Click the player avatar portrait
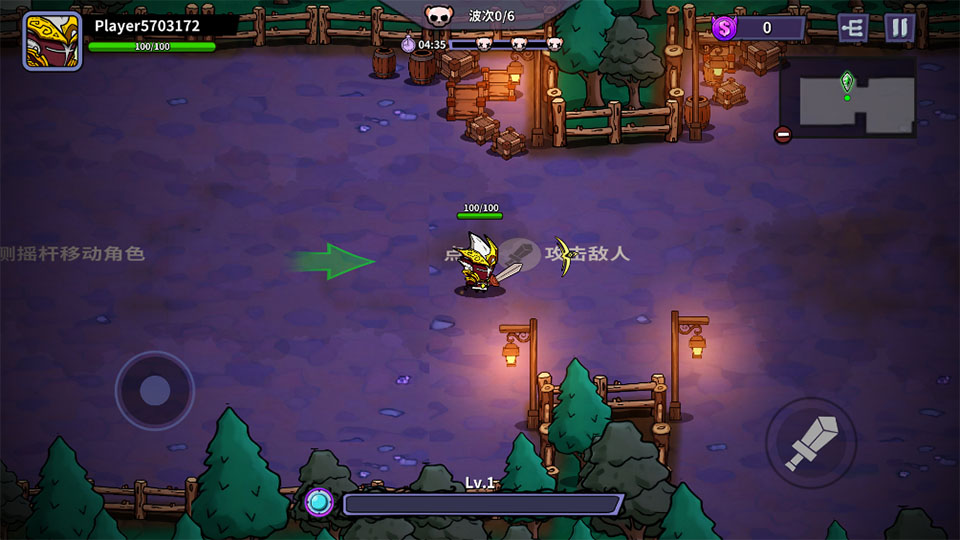The image size is (960, 540). tap(52, 41)
